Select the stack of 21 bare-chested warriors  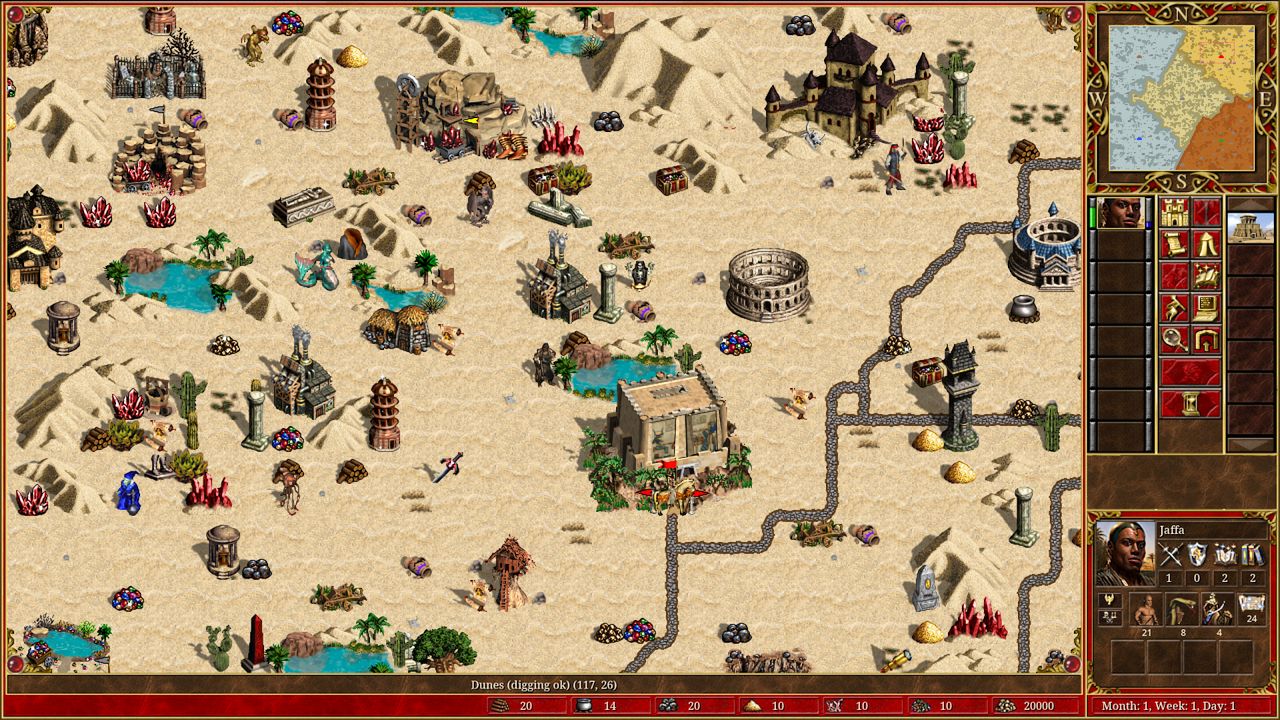point(1146,608)
